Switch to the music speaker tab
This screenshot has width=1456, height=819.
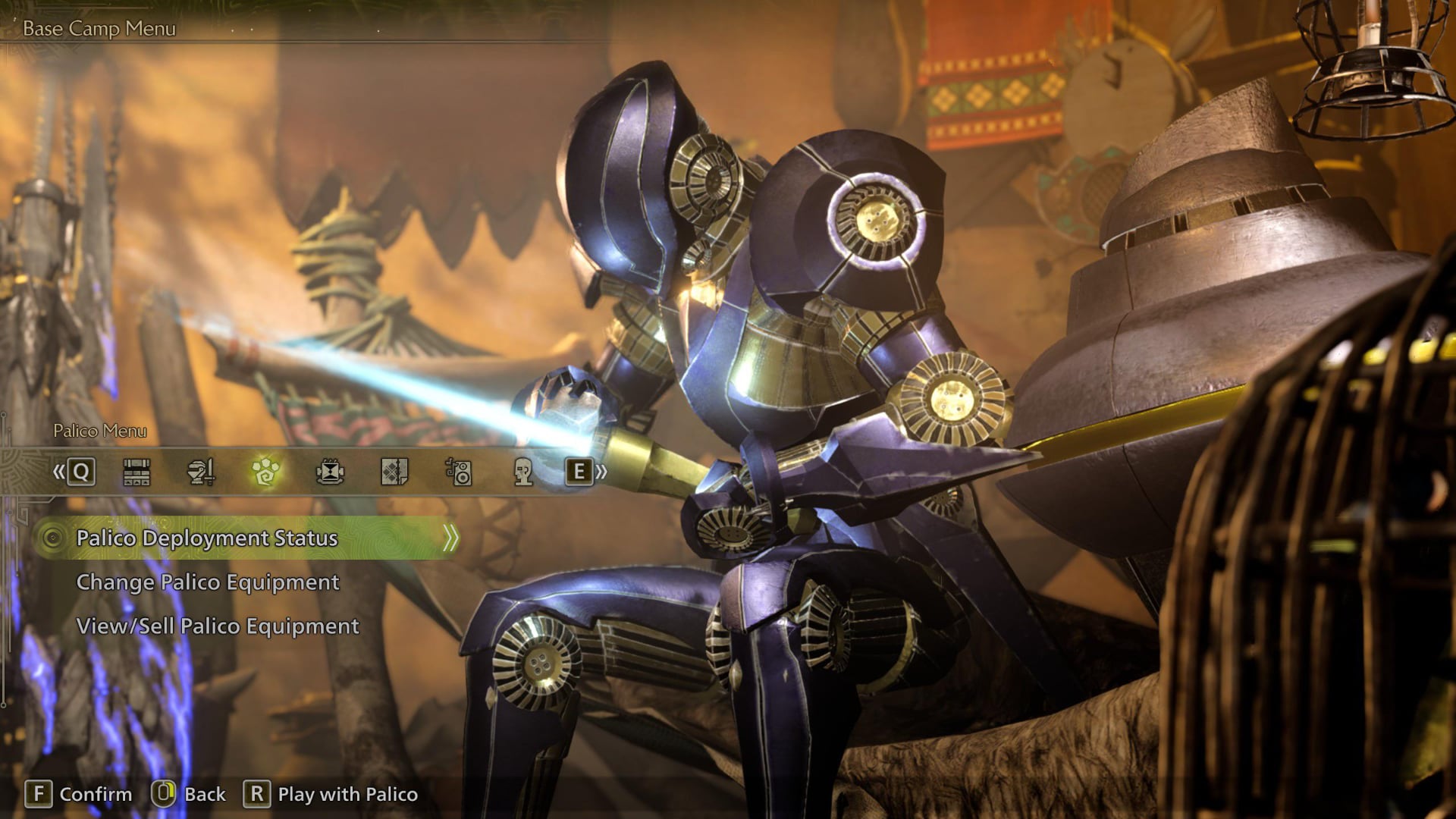[x=459, y=472]
